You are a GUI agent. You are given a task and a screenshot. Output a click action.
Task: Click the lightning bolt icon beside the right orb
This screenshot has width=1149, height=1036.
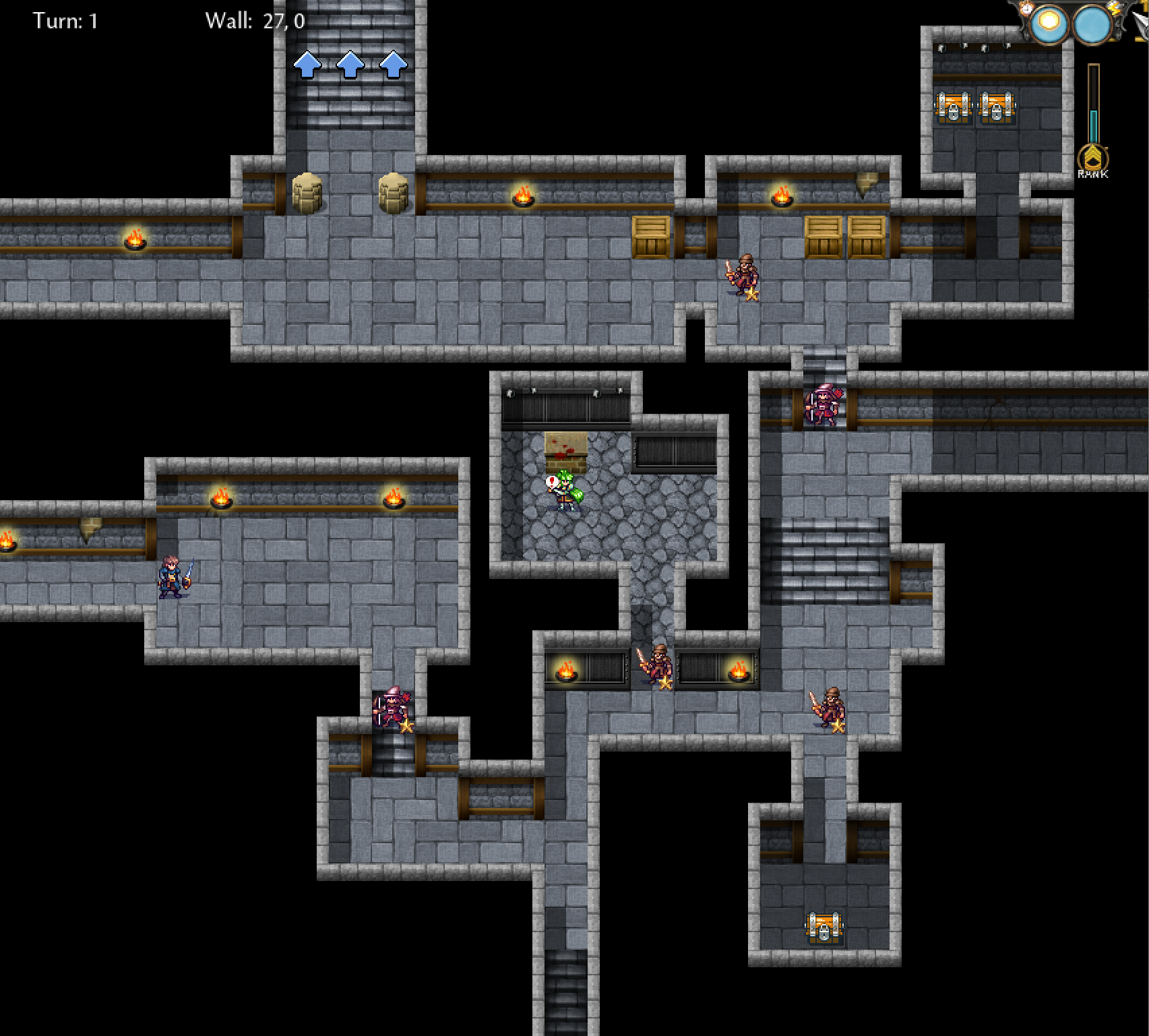(1115, 9)
